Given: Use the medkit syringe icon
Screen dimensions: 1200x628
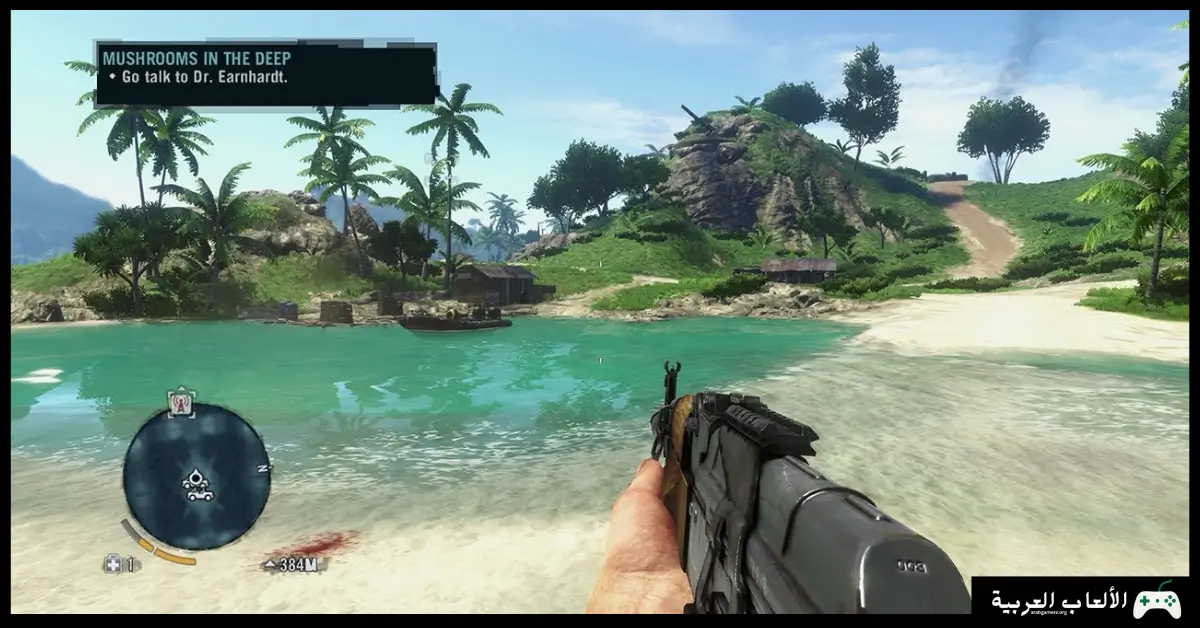Looking at the screenshot, I should pyautogui.click(x=113, y=564).
